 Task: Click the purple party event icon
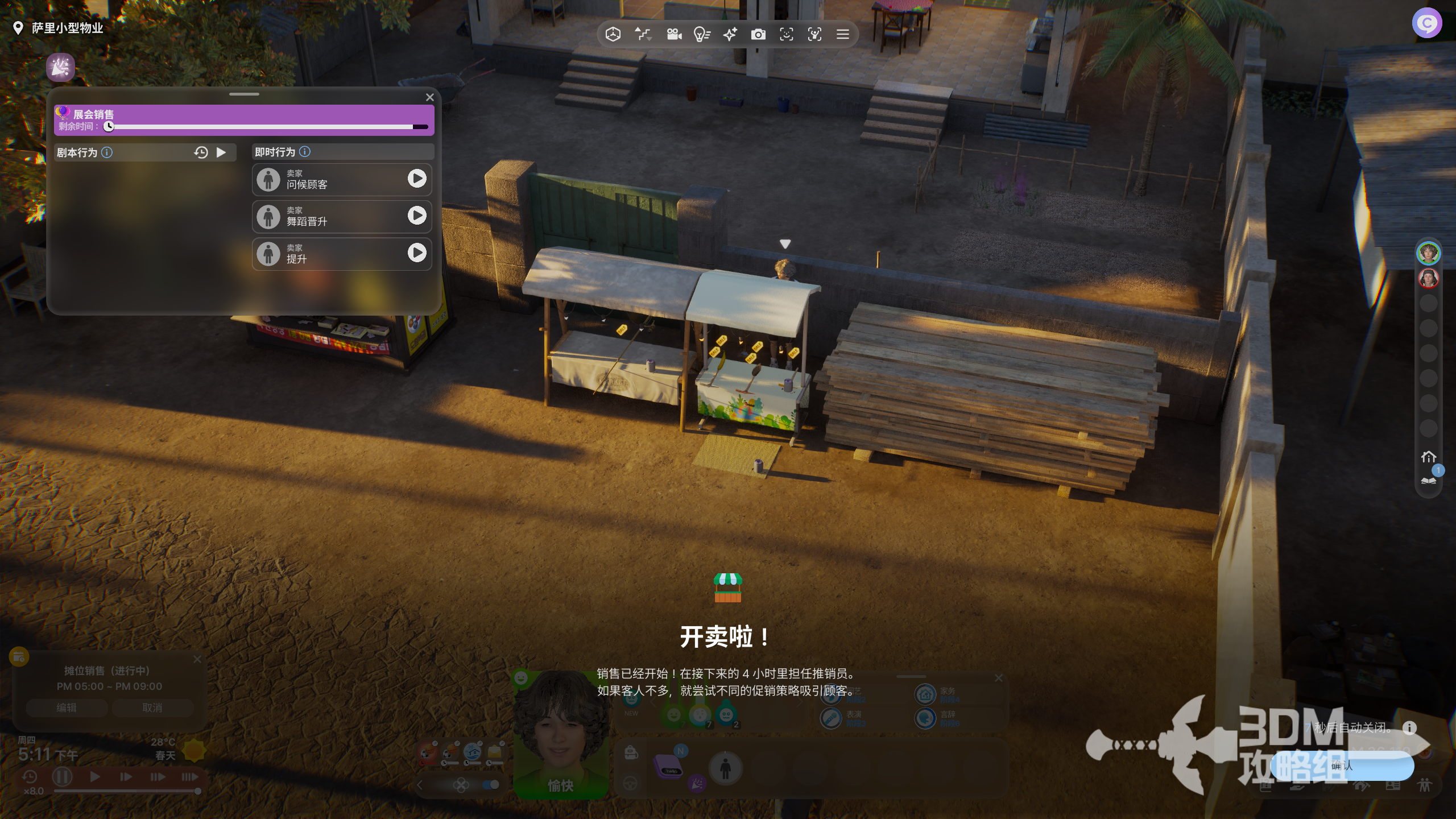tap(60, 68)
